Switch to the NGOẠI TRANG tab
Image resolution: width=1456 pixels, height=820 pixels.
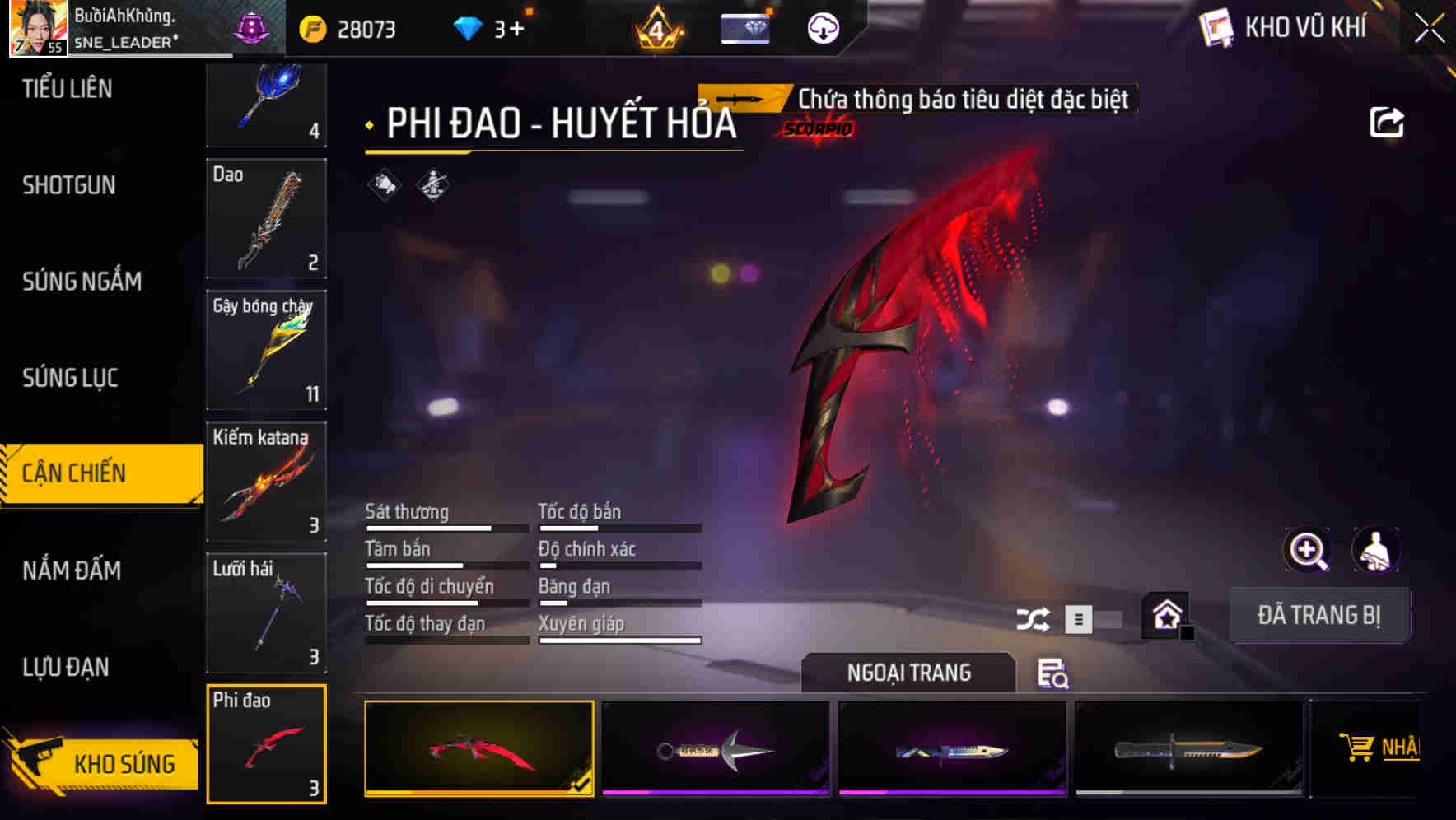point(909,673)
